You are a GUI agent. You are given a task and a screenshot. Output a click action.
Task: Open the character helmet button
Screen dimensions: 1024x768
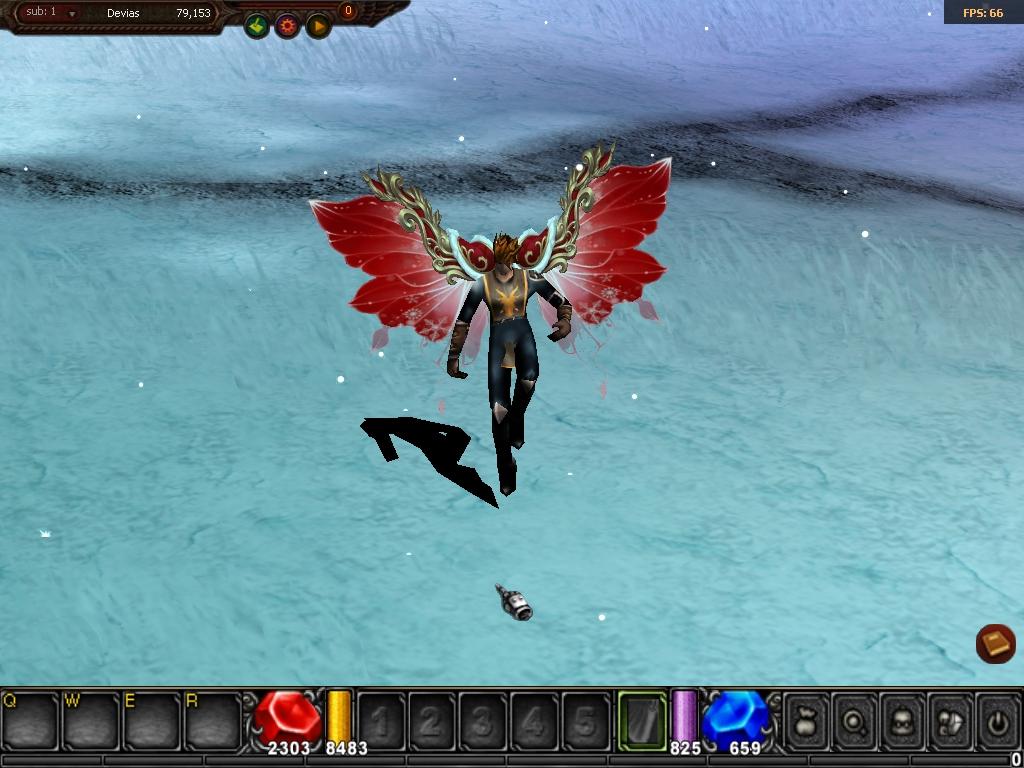[x=903, y=720]
